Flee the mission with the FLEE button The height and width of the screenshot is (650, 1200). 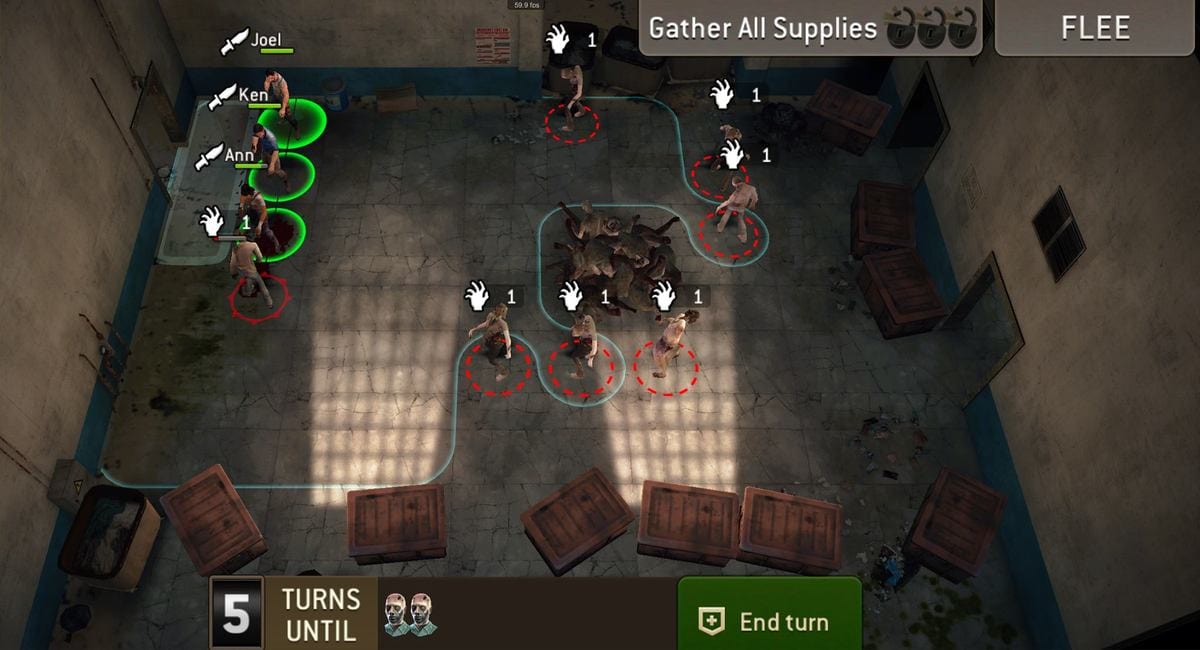[1095, 27]
